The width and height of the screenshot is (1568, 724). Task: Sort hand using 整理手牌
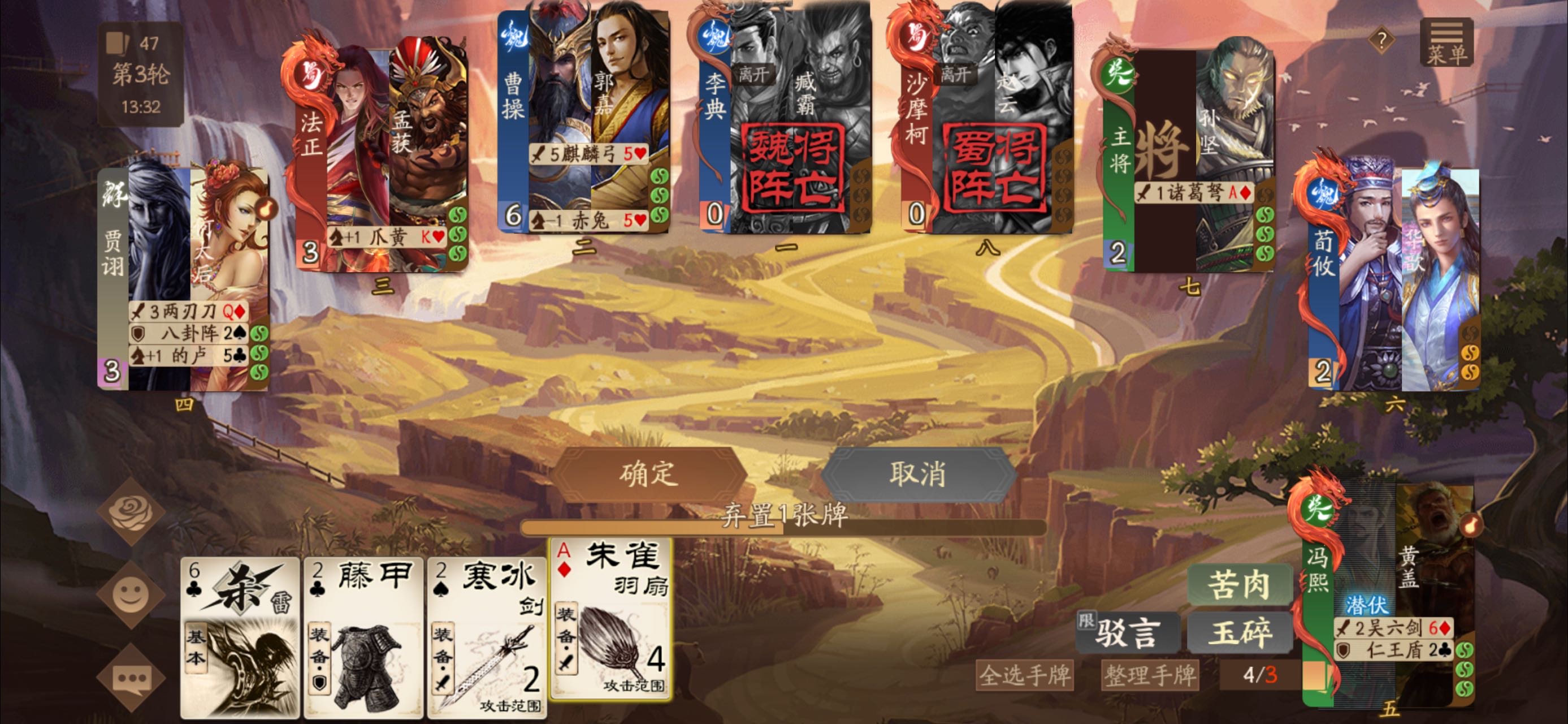(x=1150, y=675)
